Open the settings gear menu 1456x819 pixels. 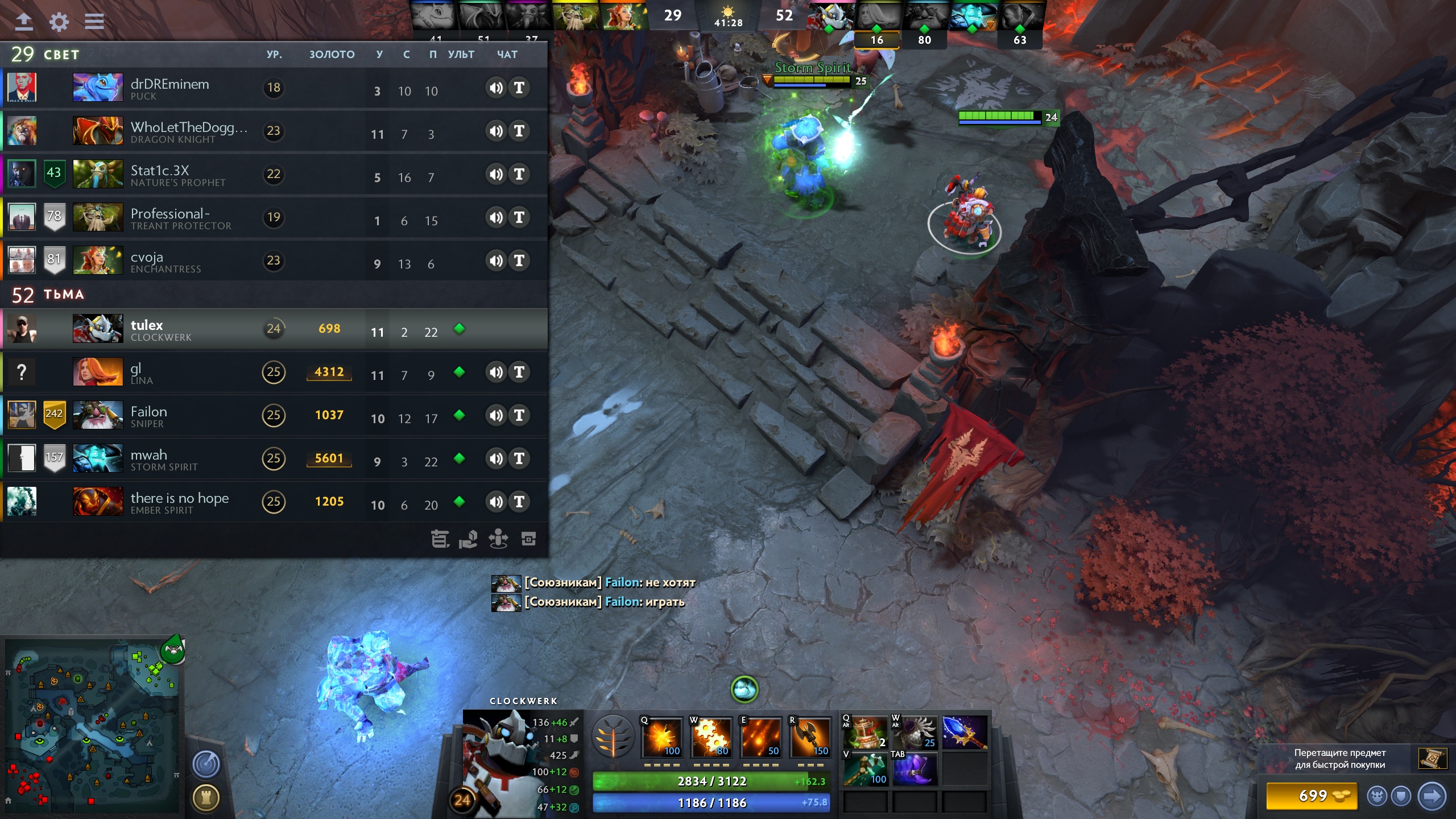[x=59, y=22]
